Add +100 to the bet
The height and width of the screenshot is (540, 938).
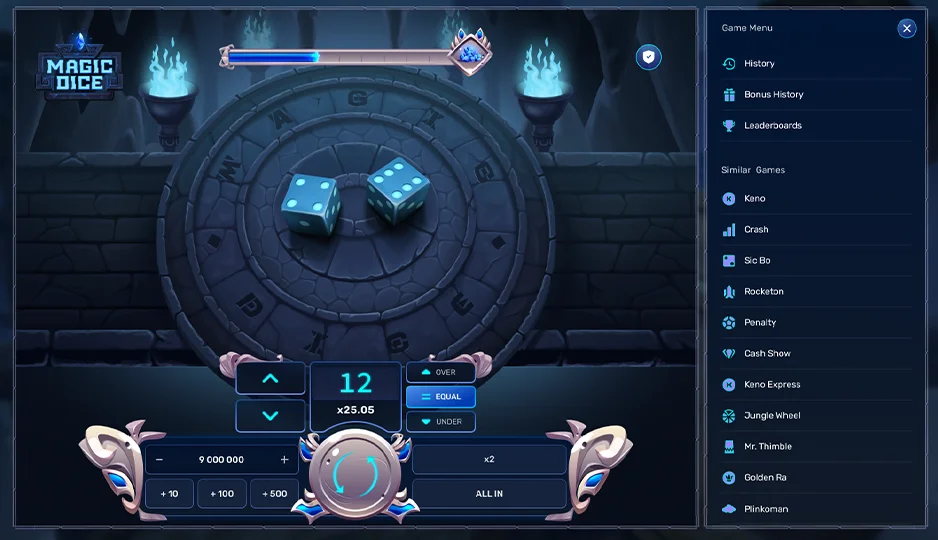pos(222,494)
